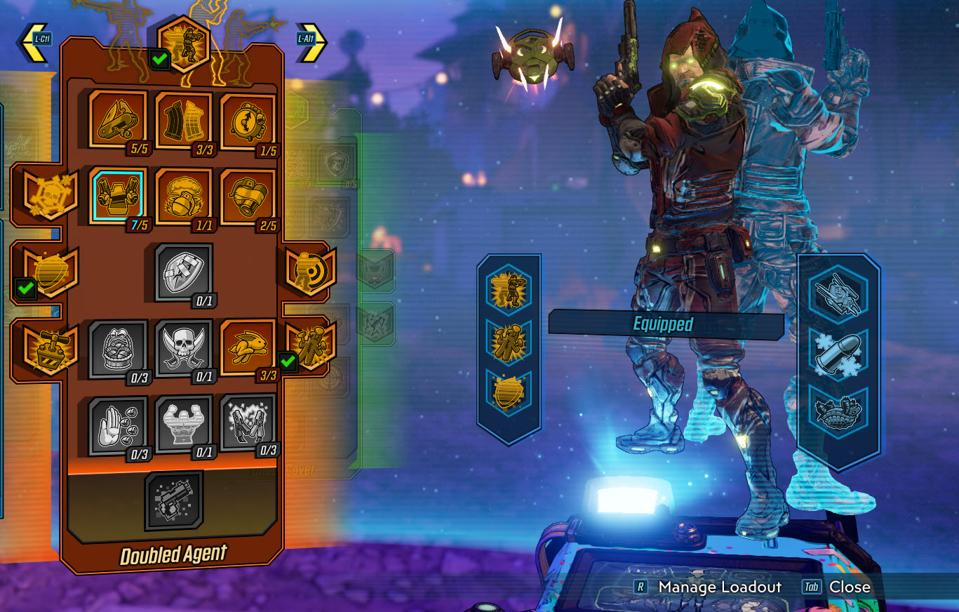Viewport: 959px width, 612px height.
Task: Select the locked shield skill showing 0/1
Action: (x=183, y=271)
